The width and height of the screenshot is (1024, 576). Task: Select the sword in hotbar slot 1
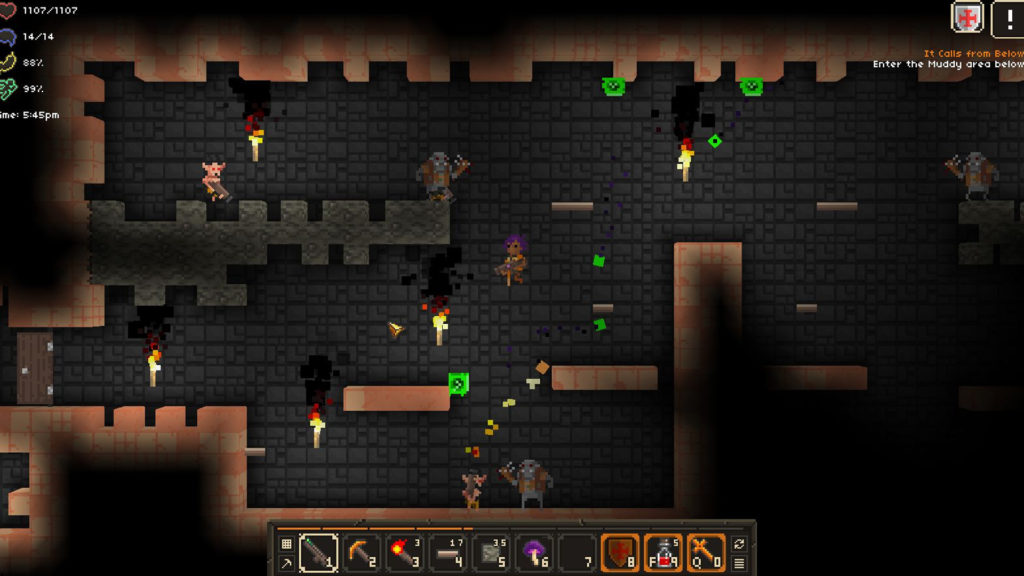click(317, 552)
